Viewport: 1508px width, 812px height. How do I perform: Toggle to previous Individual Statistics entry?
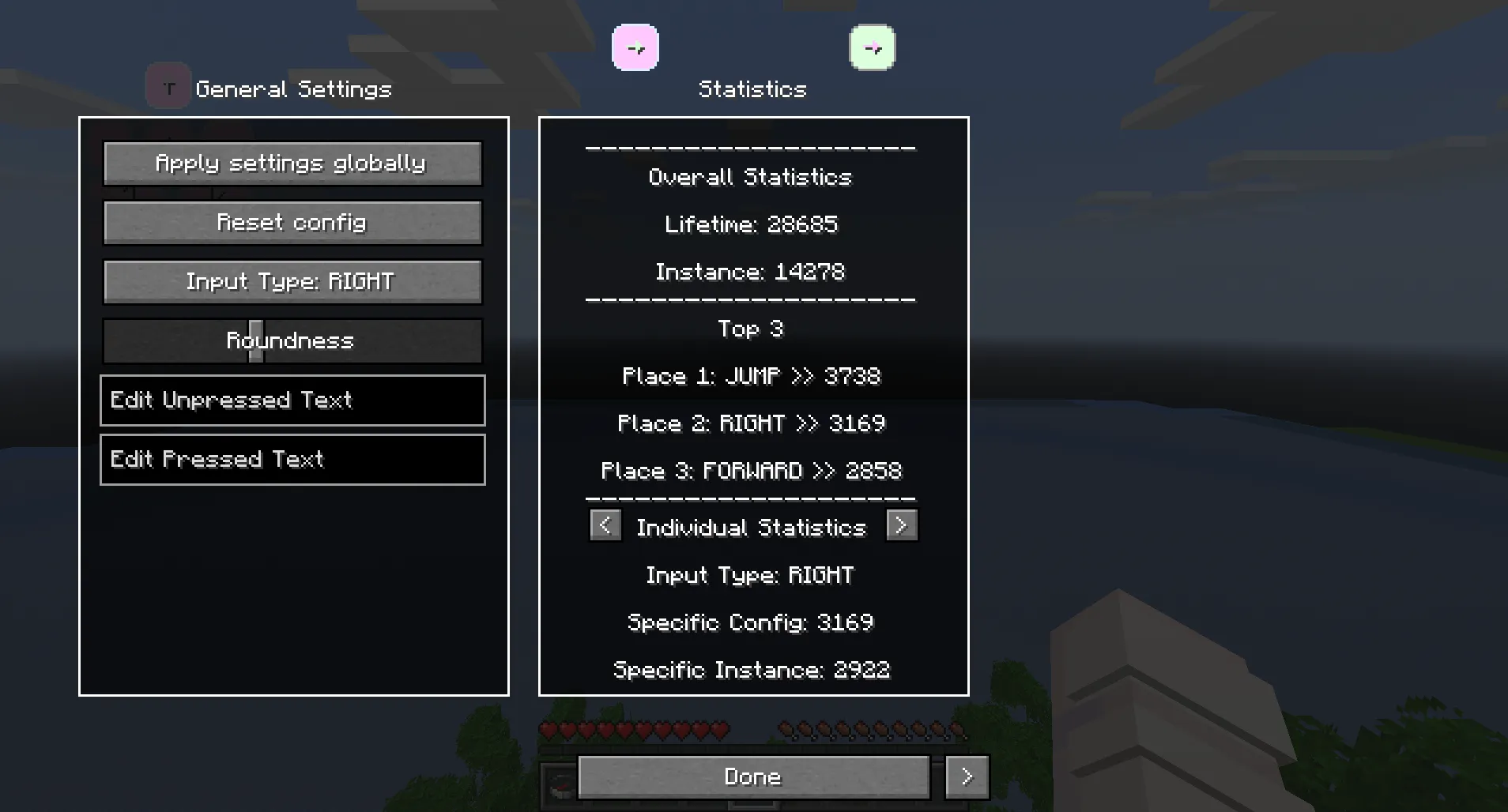pyautogui.click(x=605, y=525)
